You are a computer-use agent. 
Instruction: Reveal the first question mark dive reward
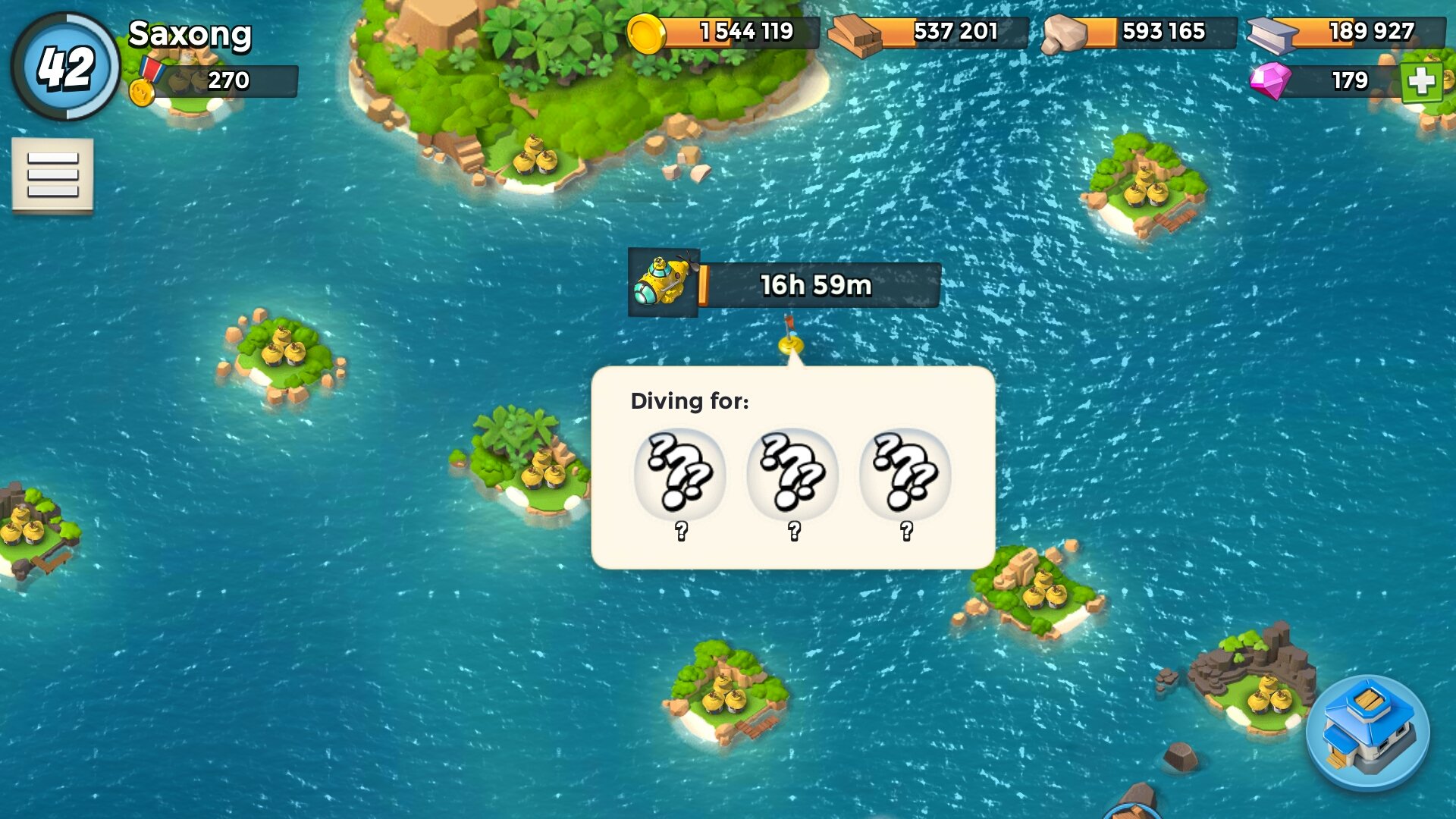[682, 472]
